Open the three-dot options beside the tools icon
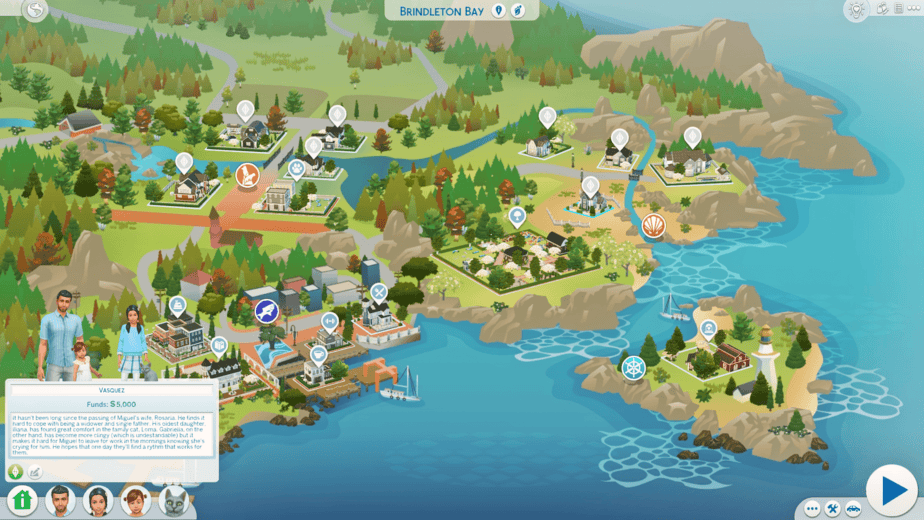 pyautogui.click(x=811, y=508)
